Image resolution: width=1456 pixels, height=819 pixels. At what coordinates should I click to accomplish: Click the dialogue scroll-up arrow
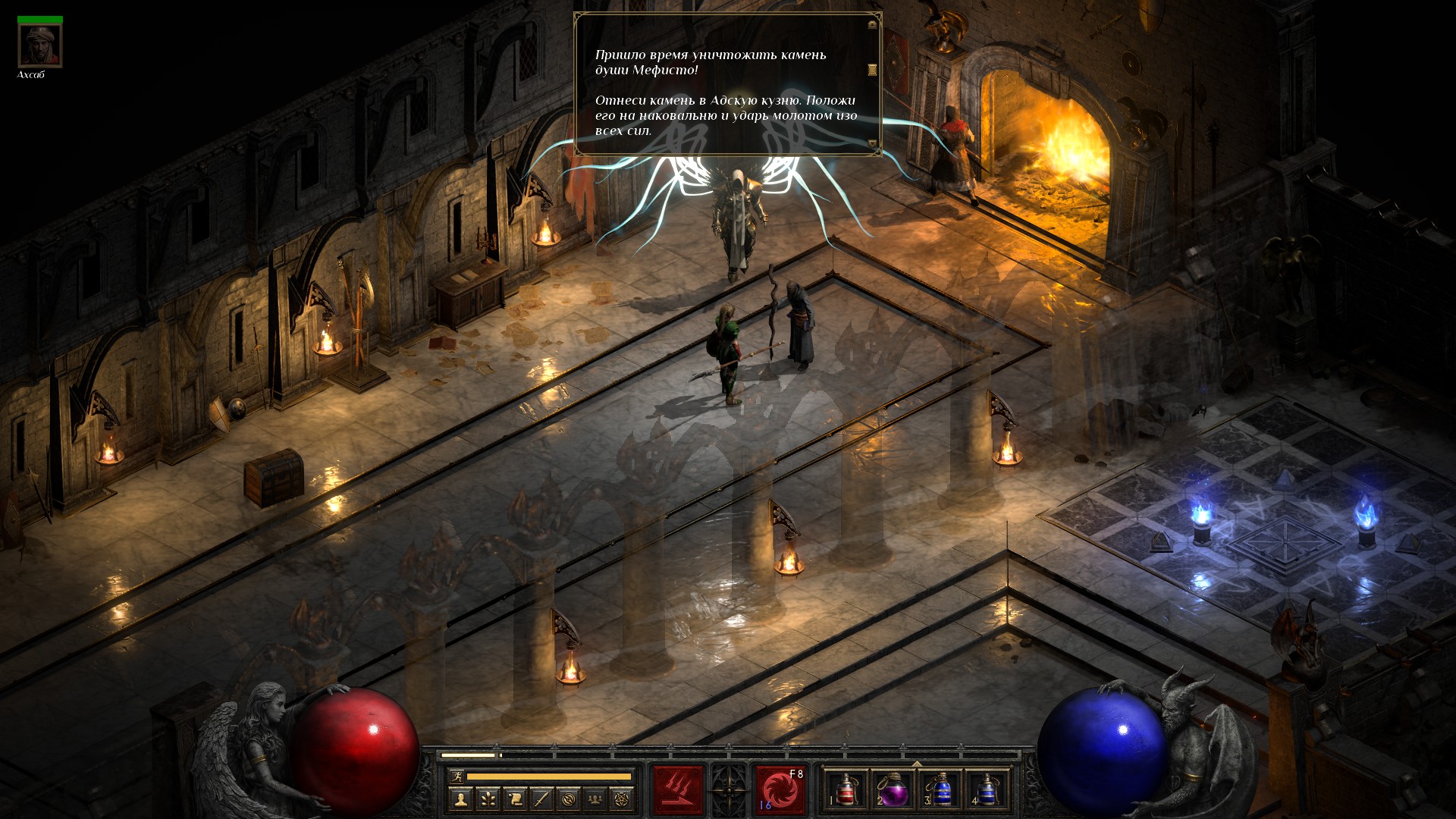(872, 25)
